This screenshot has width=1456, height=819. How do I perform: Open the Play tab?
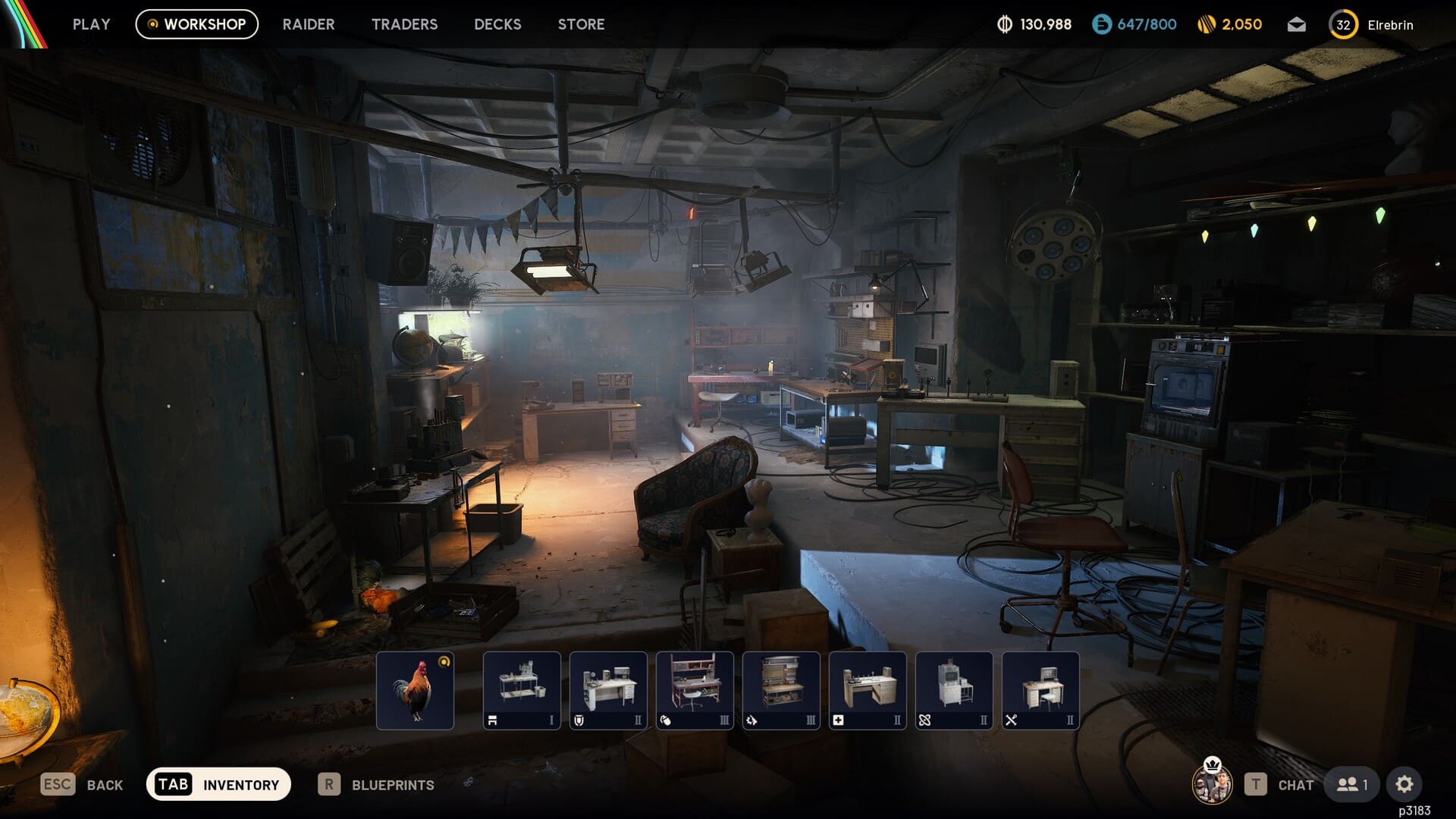[91, 24]
